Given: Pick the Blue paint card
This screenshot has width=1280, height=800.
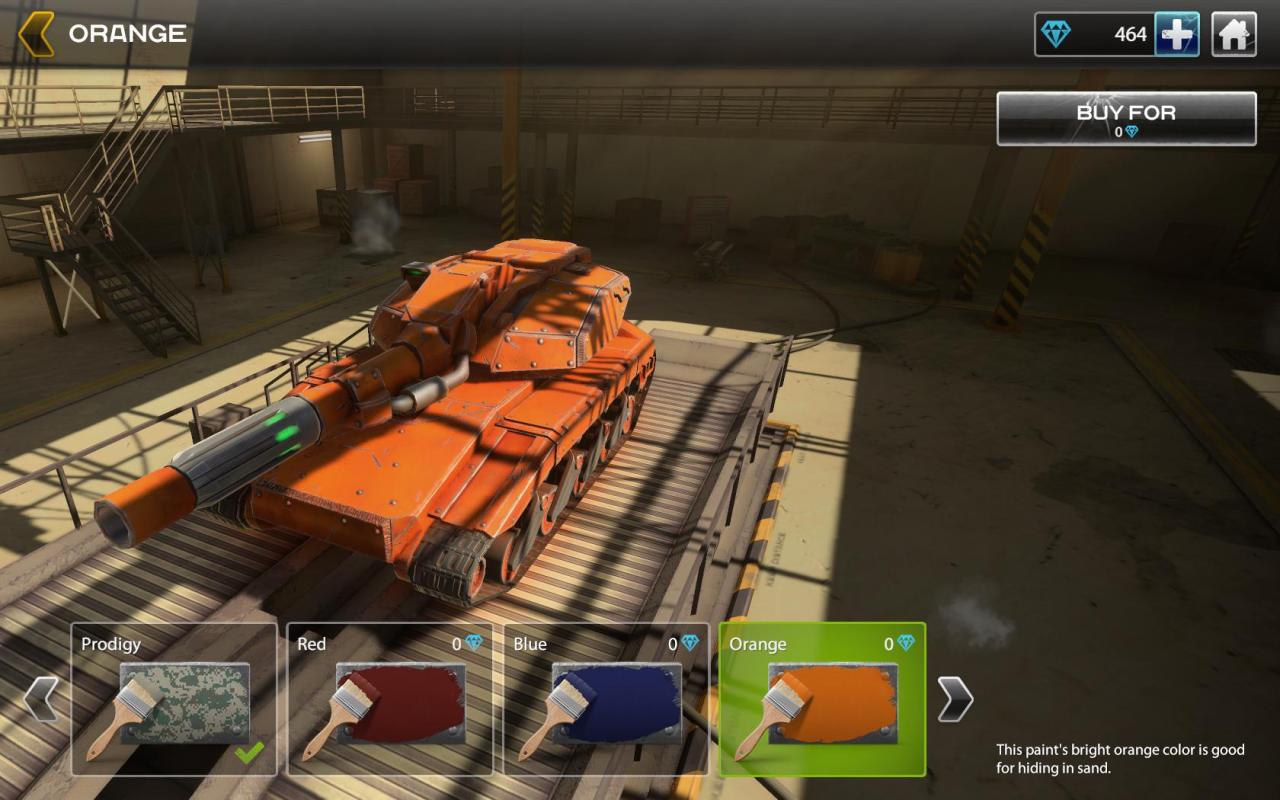Looking at the screenshot, I should [x=606, y=699].
